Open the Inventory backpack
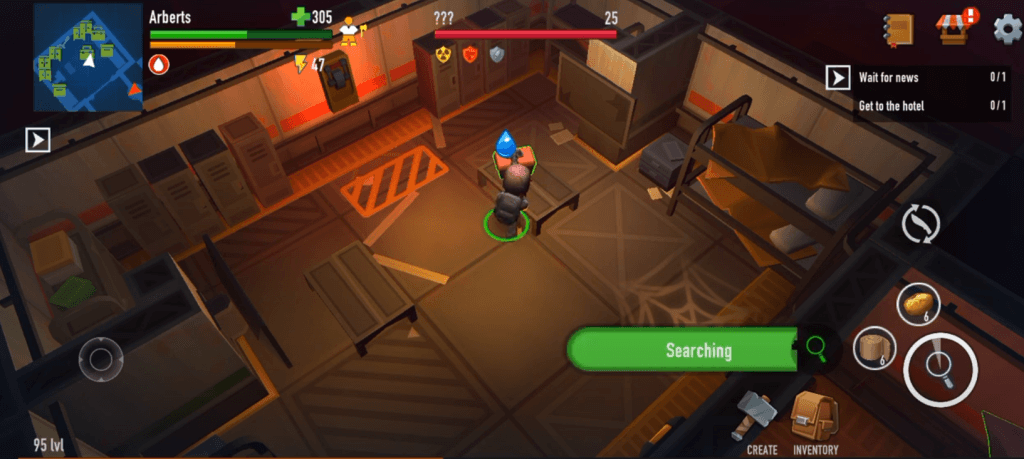This screenshot has width=1024, height=459. (814, 420)
